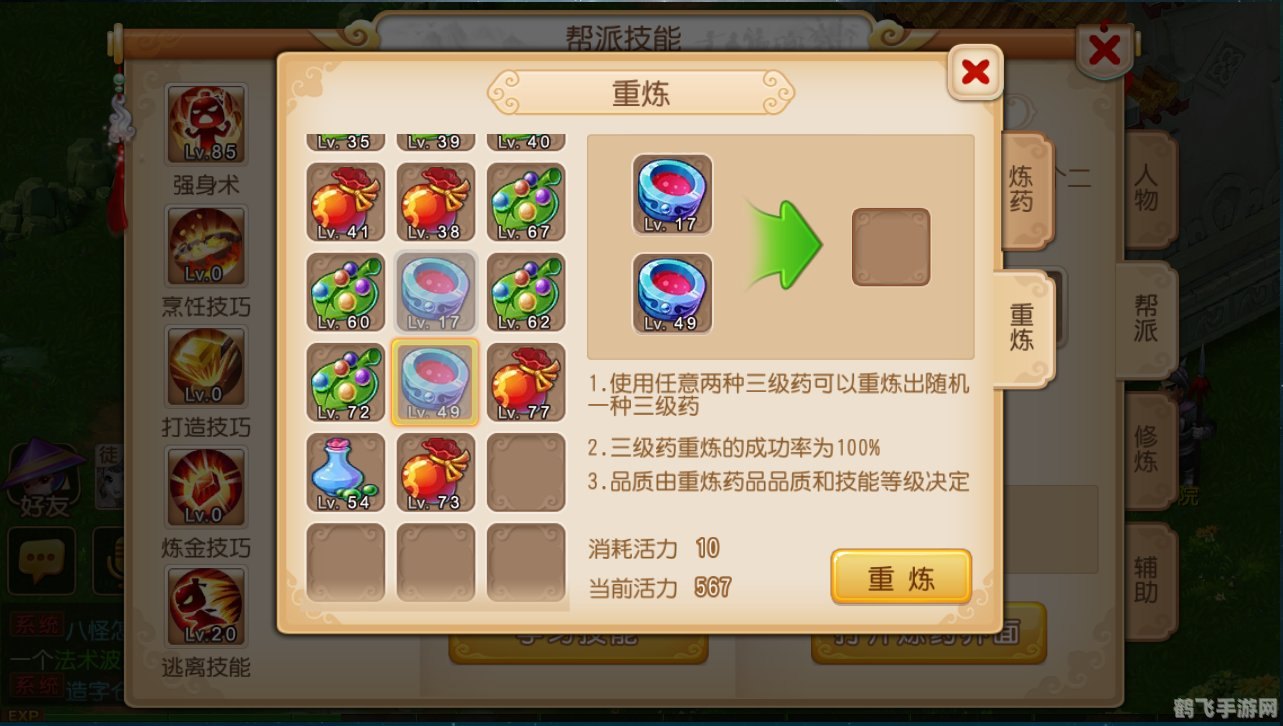Viewport: 1283px width, 726px height.
Task: Select the 打造技巧 skill icon
Action: click(x=205, y=366)
